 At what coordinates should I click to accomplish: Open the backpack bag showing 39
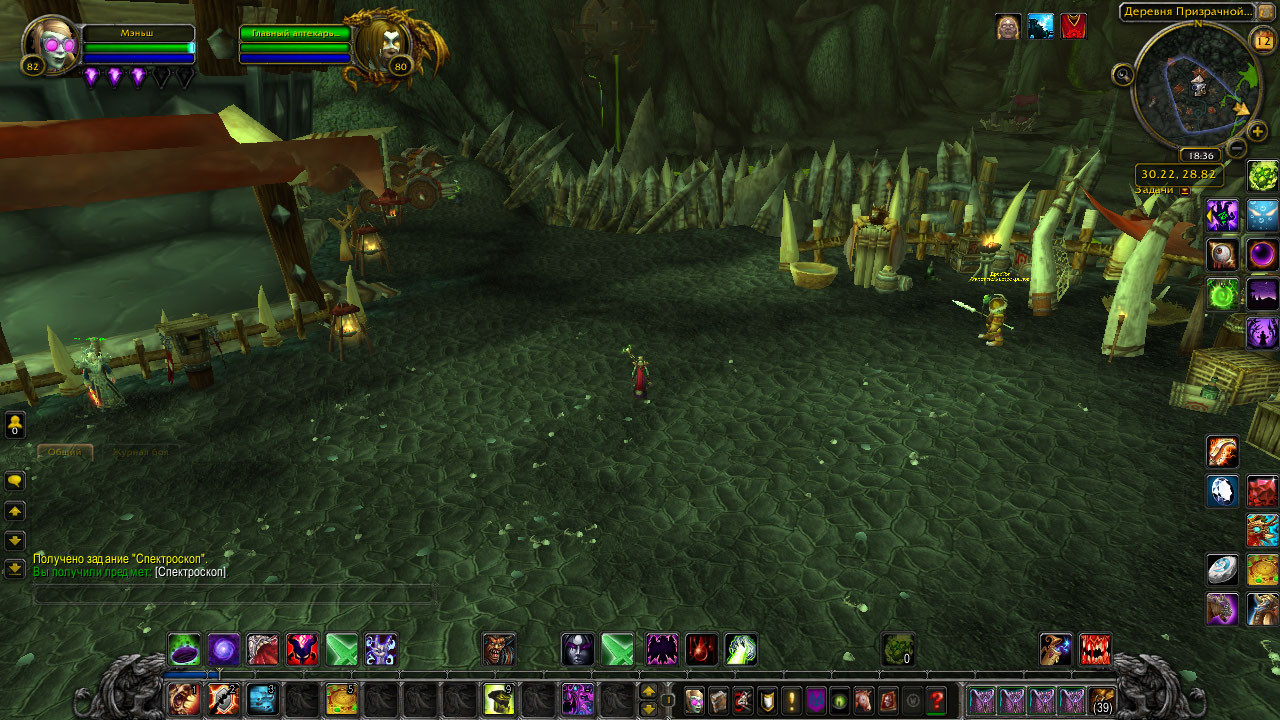point(1102,700)
